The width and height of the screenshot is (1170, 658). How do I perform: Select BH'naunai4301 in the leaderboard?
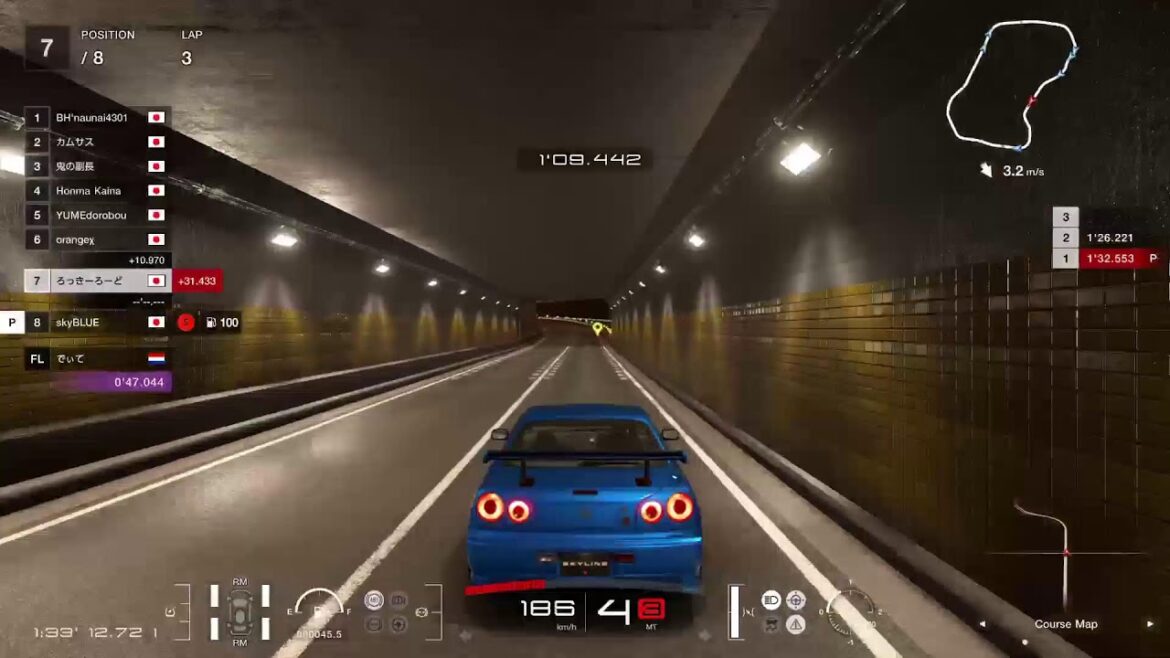tap(92, 118)
